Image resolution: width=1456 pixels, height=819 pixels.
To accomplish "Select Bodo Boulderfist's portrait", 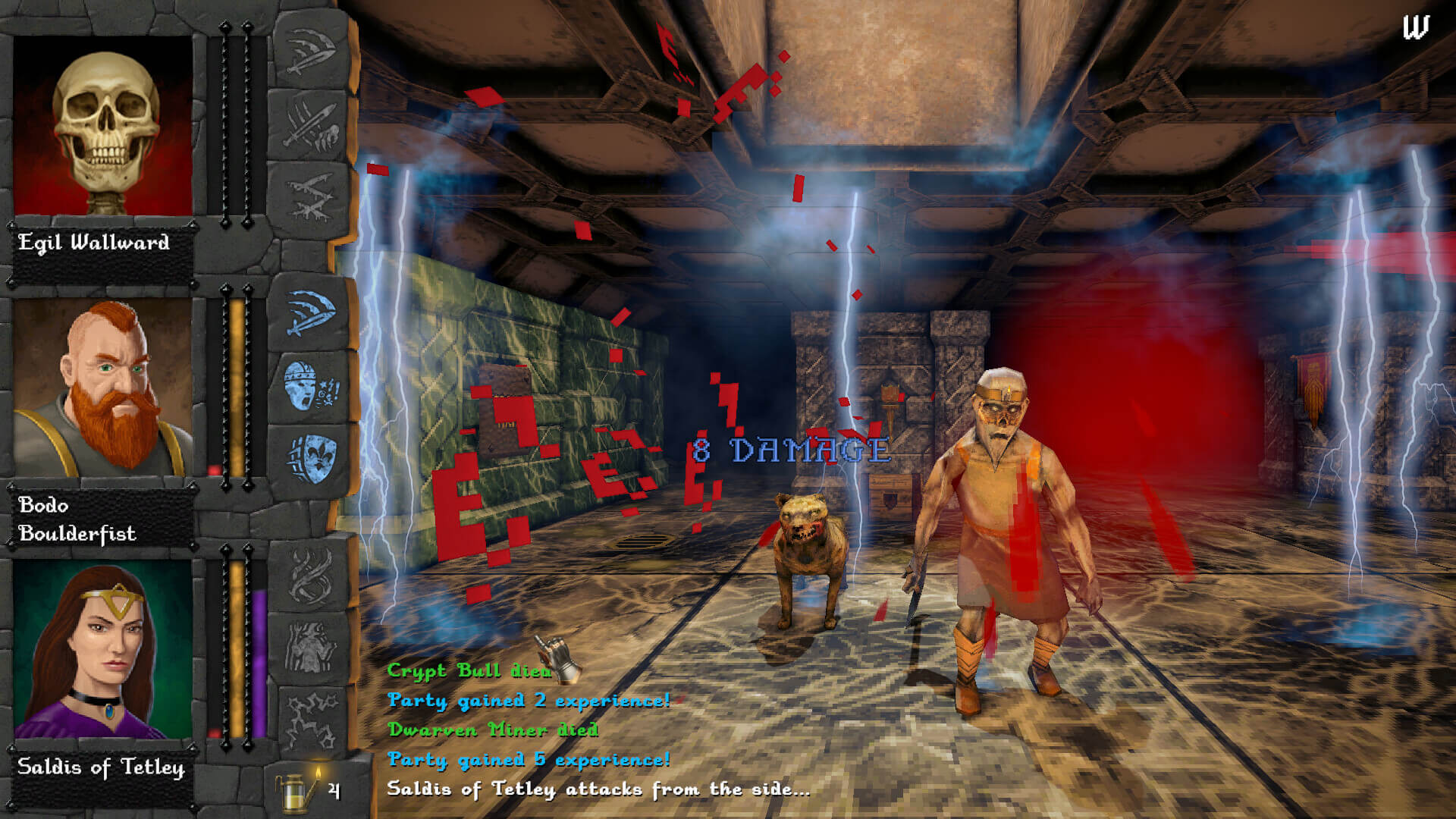I will pos(104,388).
